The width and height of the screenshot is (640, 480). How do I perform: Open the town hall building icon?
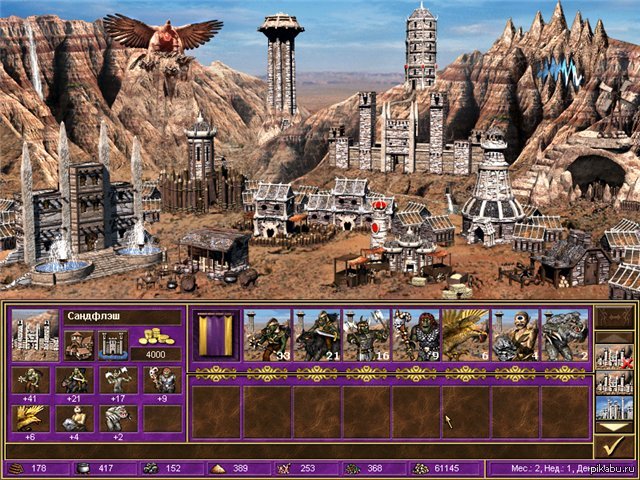click(x=78, y=345)
